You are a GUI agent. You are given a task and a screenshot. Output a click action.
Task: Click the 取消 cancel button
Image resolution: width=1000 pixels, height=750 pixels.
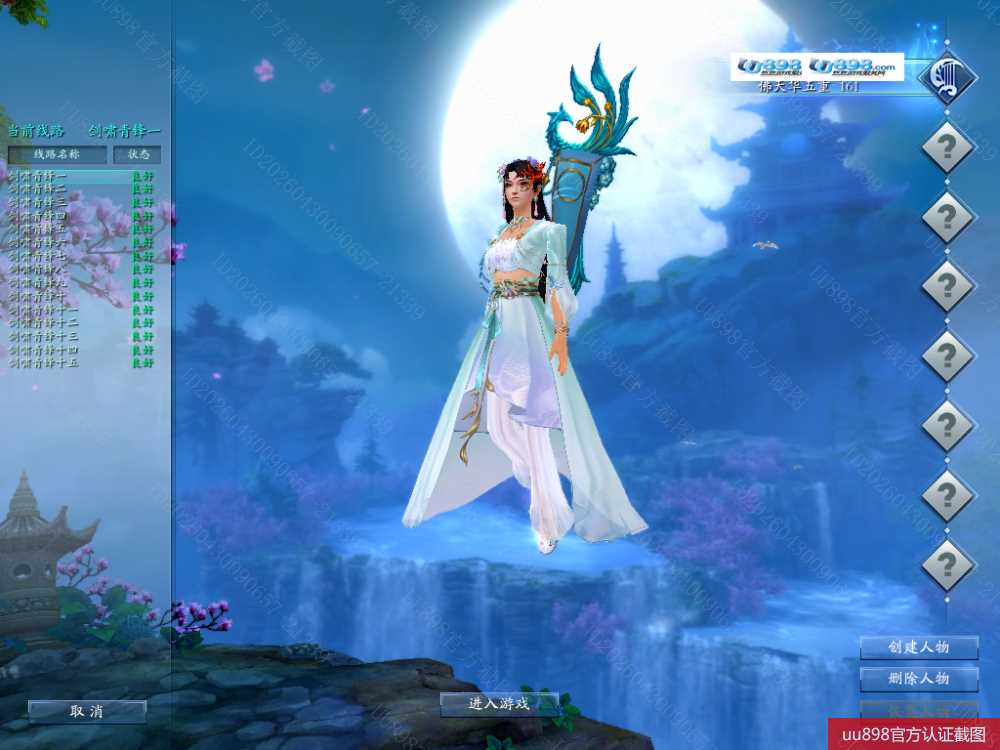coord(87,712)
